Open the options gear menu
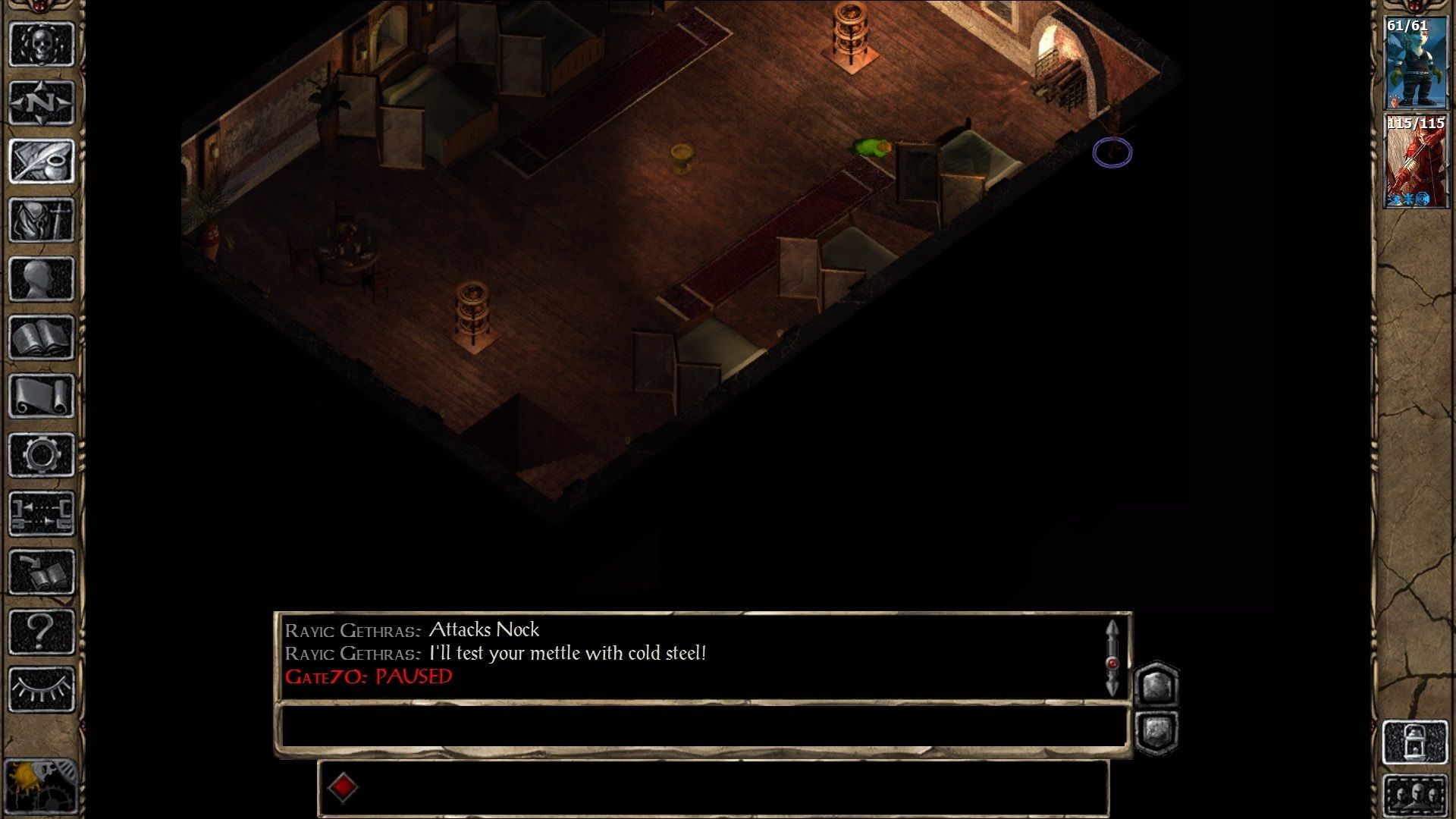 [42, 455]
